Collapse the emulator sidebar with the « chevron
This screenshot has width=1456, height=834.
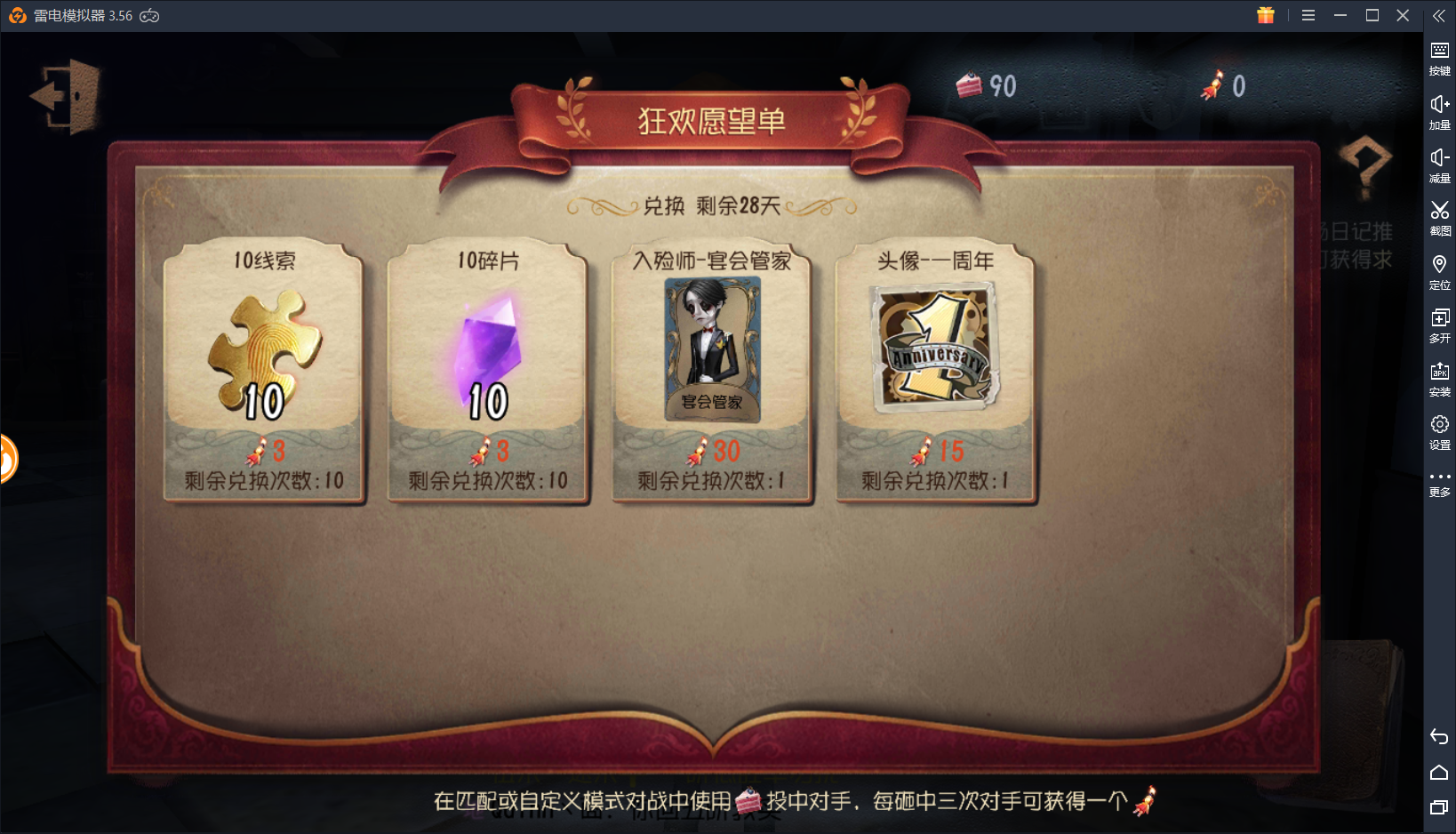pyautogui.click(x=1439, y=15)
